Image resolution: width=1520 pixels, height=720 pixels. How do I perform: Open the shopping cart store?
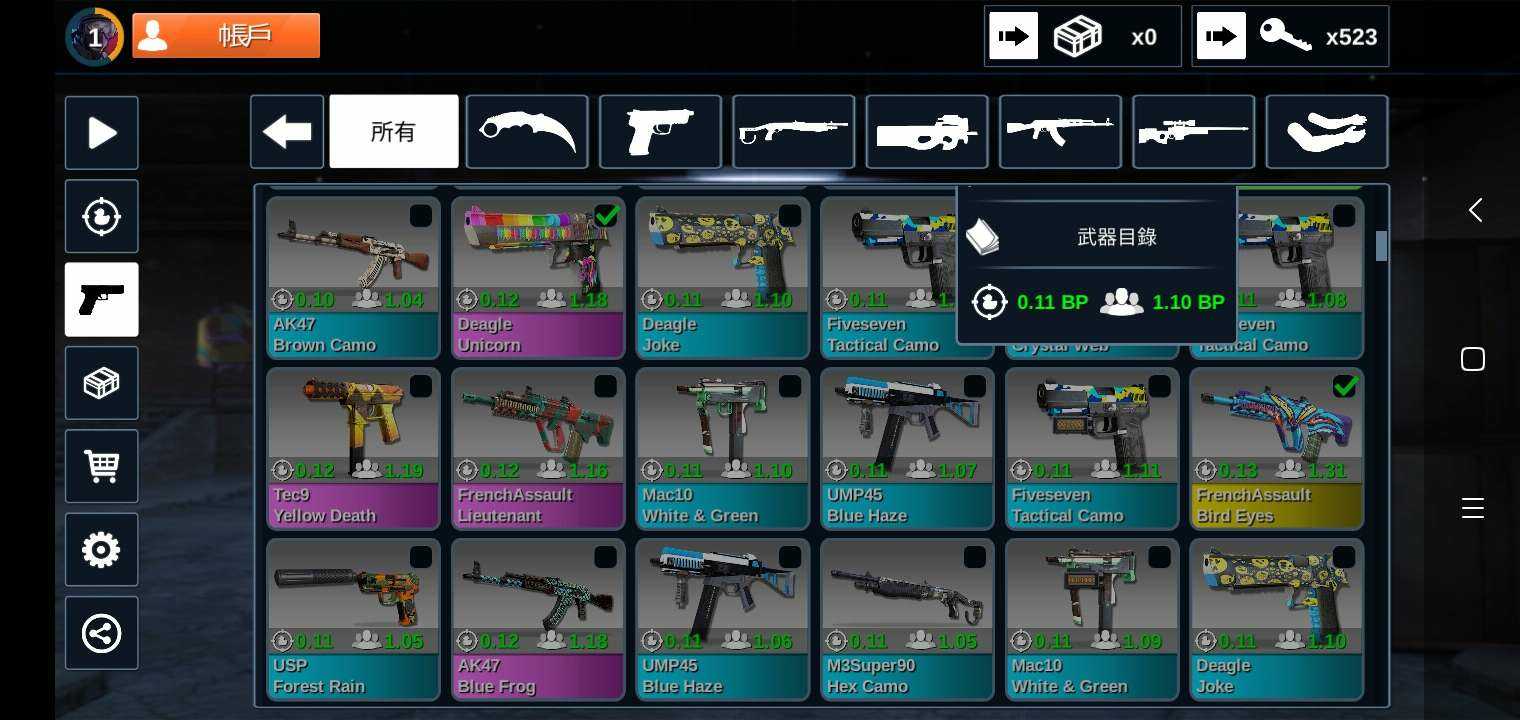pyautogui.click(x=102, y=466)
